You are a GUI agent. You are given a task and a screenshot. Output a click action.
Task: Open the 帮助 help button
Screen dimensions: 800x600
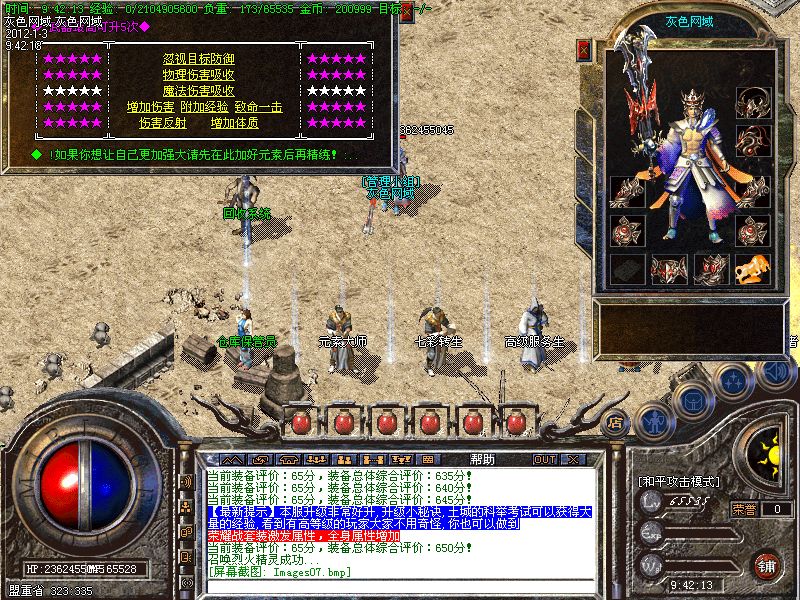tap(482, 459)
